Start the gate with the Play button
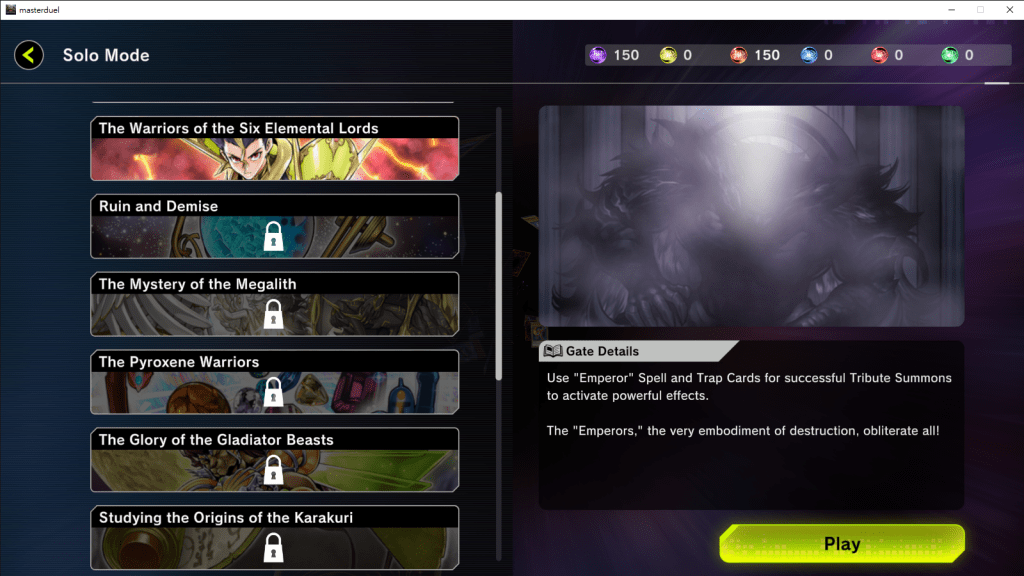Screen dimensions: 1024x576 coord(842,544)
